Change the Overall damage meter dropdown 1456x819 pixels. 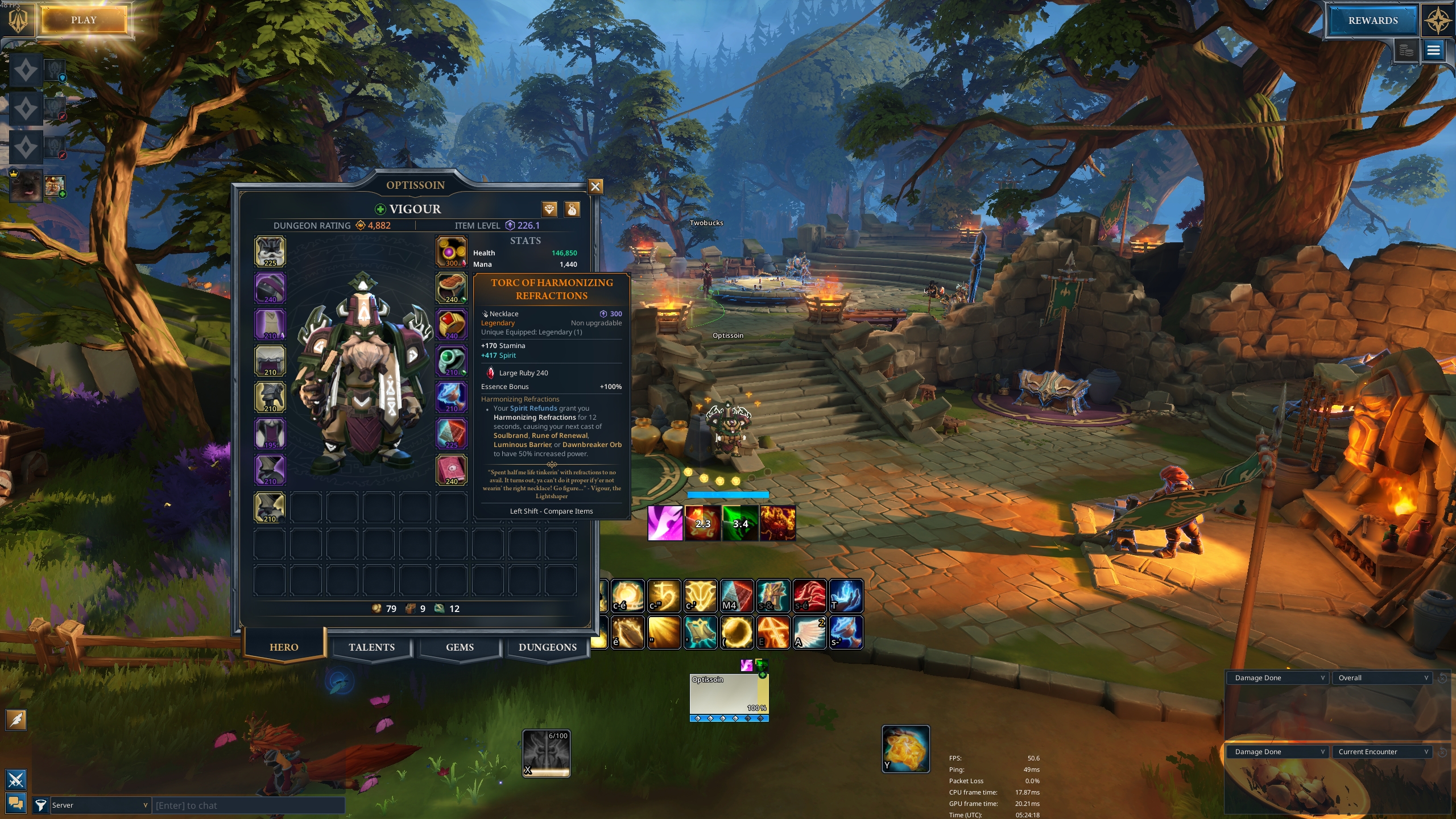click(1383, 678)
